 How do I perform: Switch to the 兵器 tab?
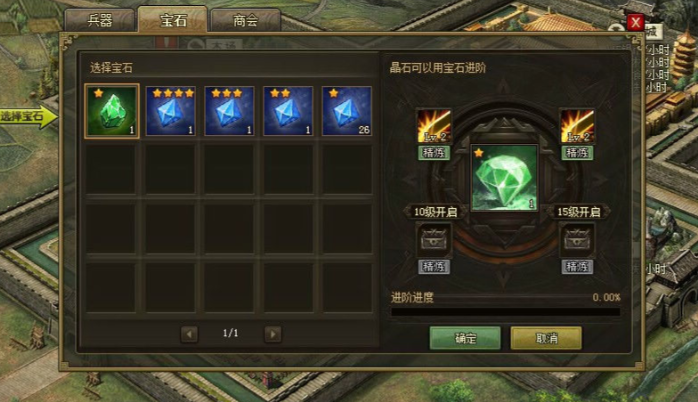(100, 21)
